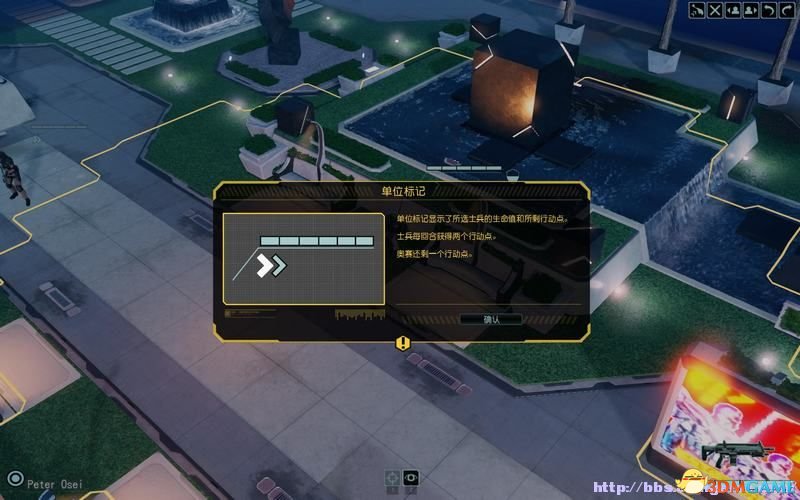800x500 pixels.
Task: Click the X end-turn icon
Action: (x=715, y=11)
